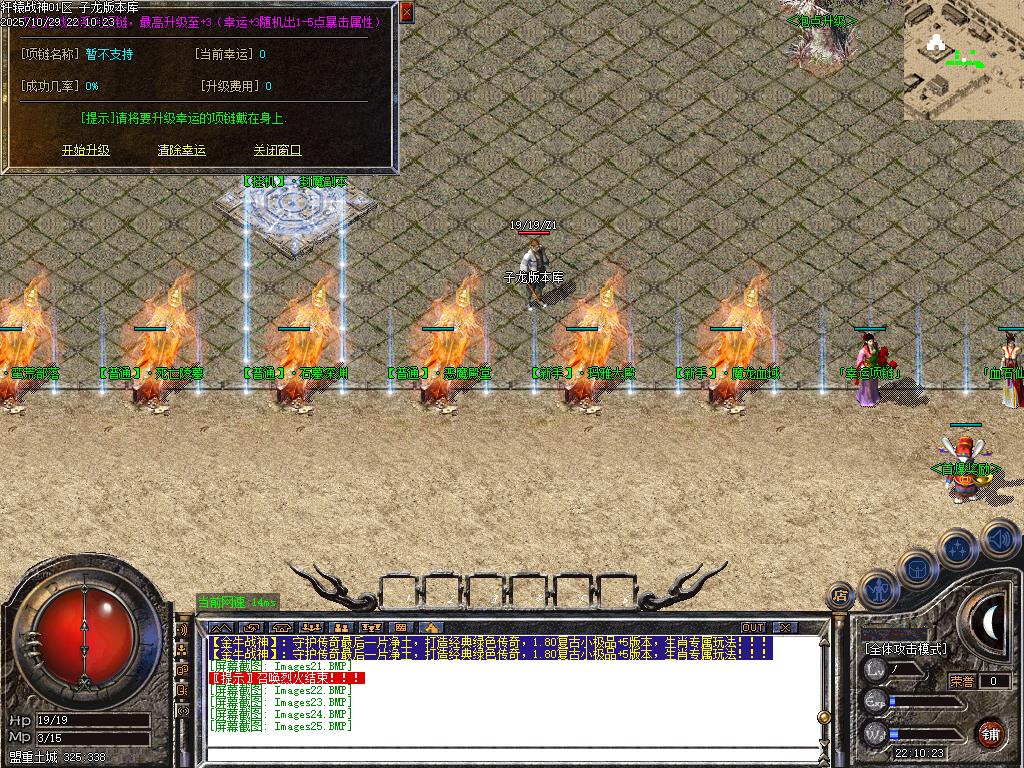
Task: Open the character equipment icon
Action: pyautogui.click(x=878, y=591)
